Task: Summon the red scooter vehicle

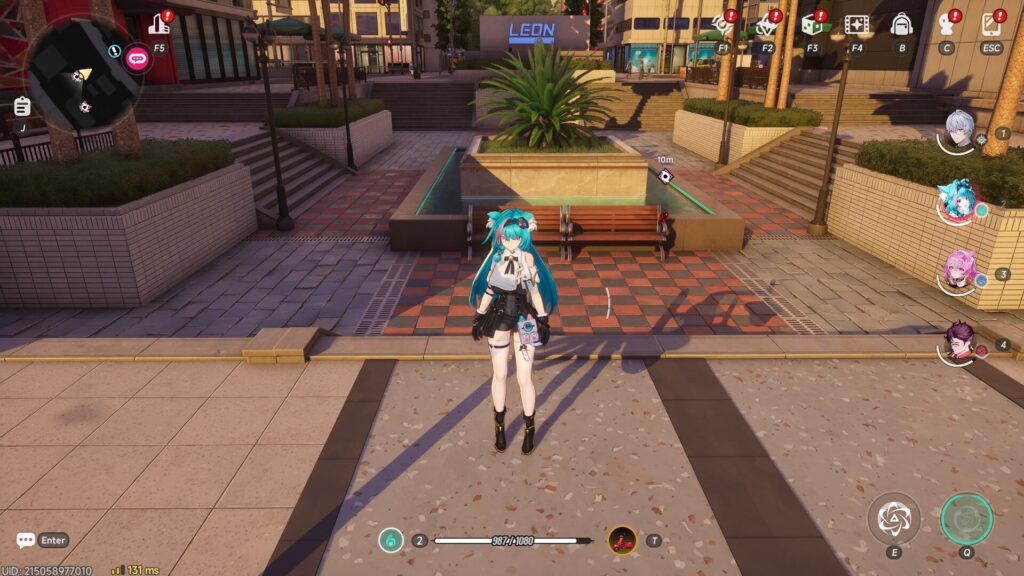Action: (x=622, y=540)
